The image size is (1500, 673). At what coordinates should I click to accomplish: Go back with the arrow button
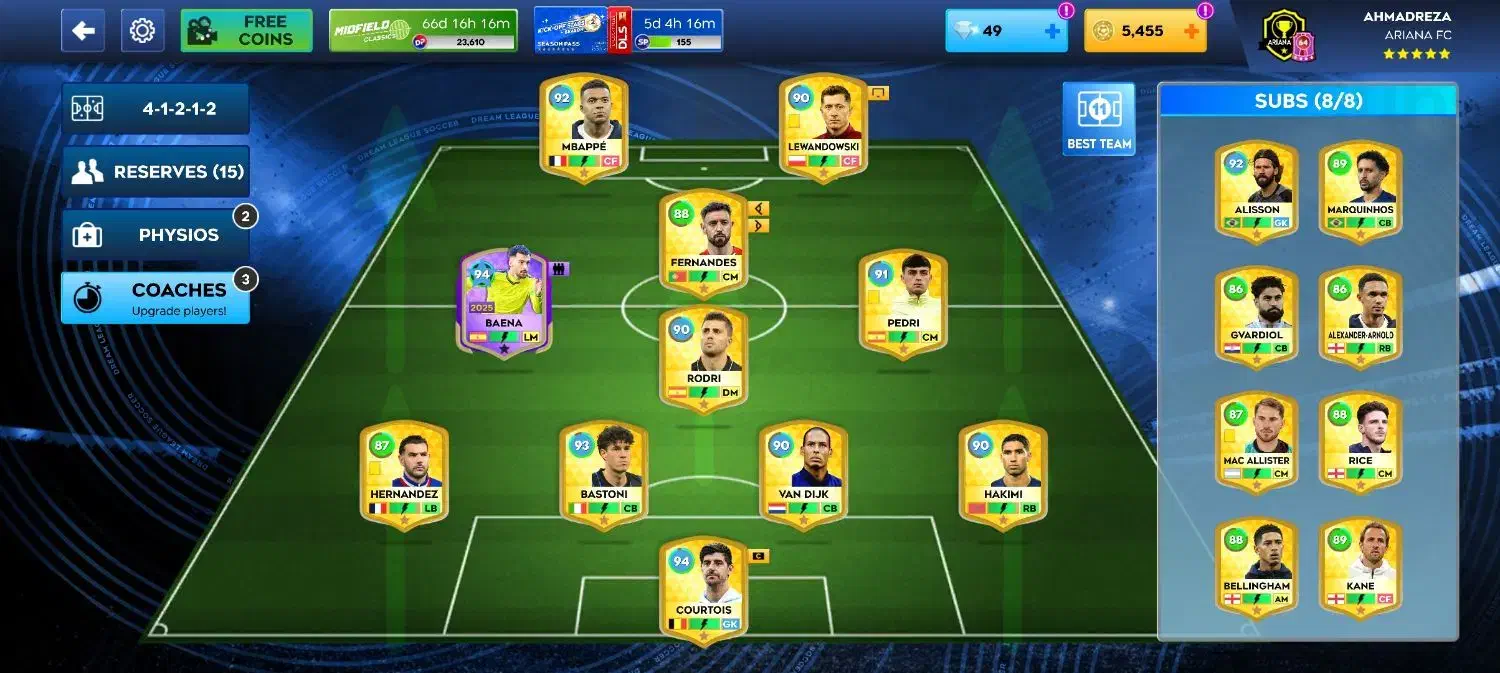[x=83, y=31]
